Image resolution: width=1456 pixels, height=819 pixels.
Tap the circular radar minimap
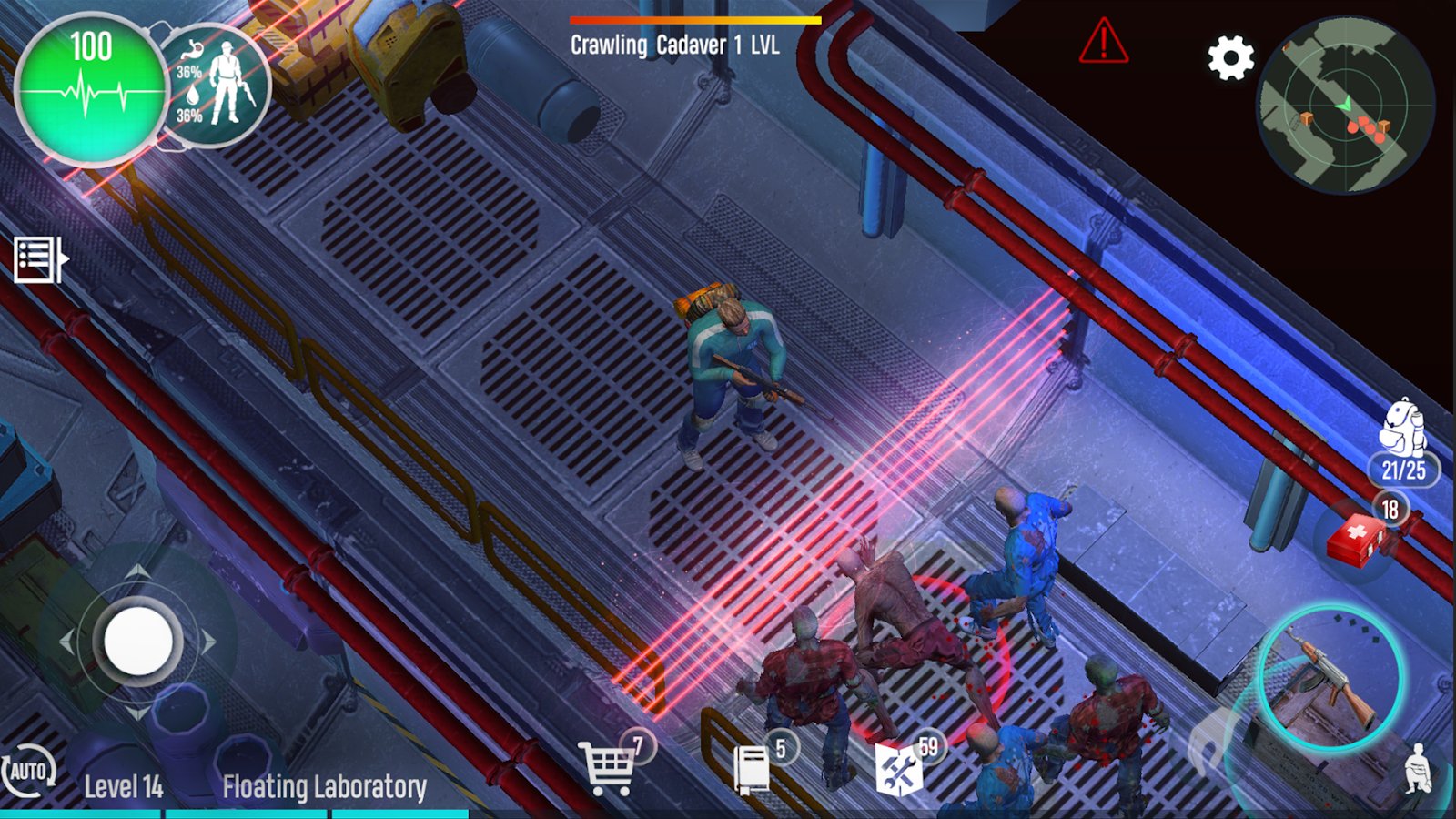click(1345, 106)
